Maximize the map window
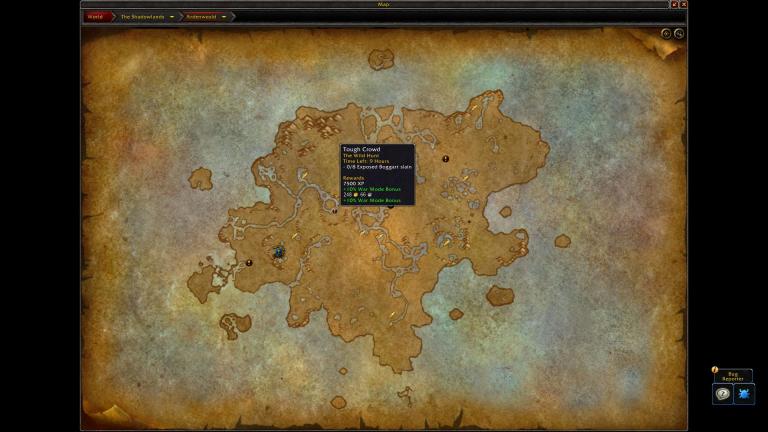The image size is (768, 432). coord(675,5)
